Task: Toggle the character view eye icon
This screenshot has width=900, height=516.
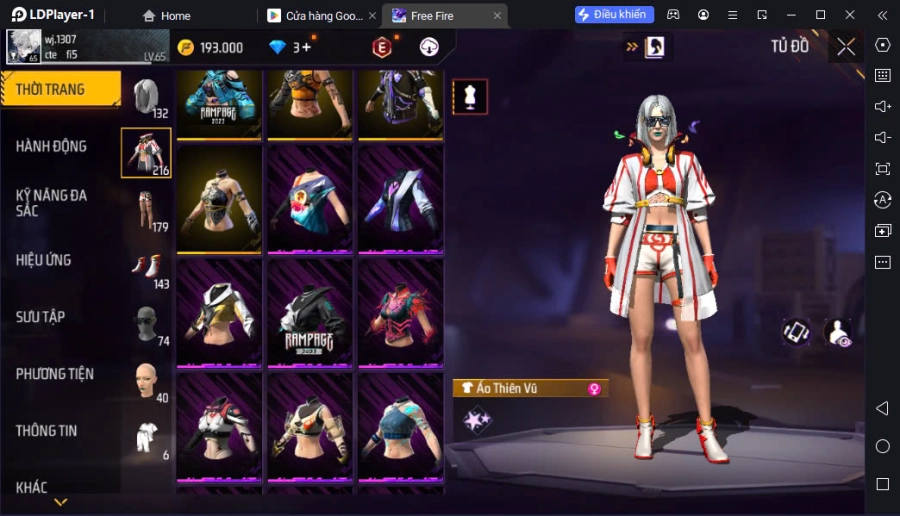Action: 838,333
